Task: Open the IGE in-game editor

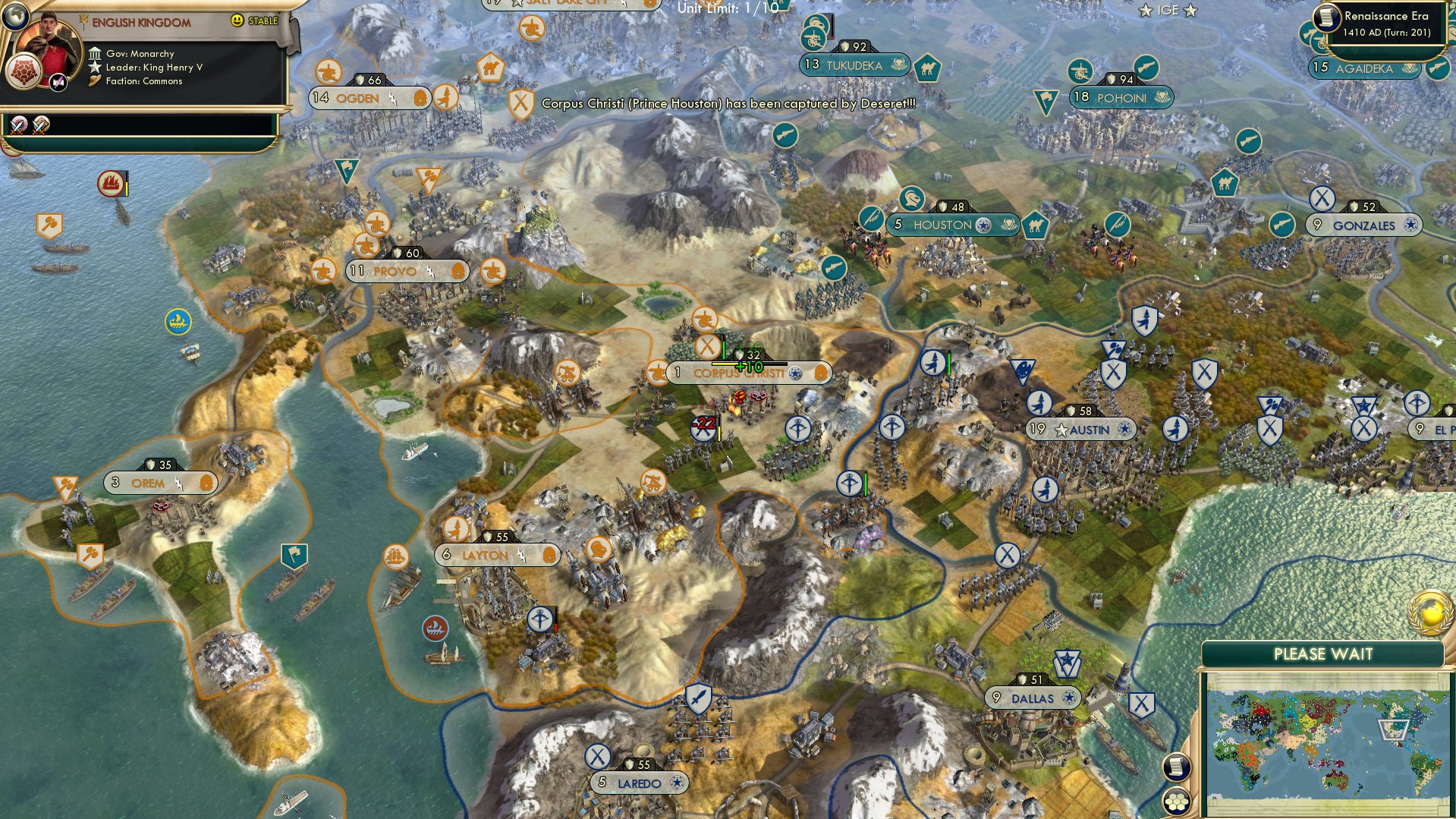Action: click(1168, 11)
